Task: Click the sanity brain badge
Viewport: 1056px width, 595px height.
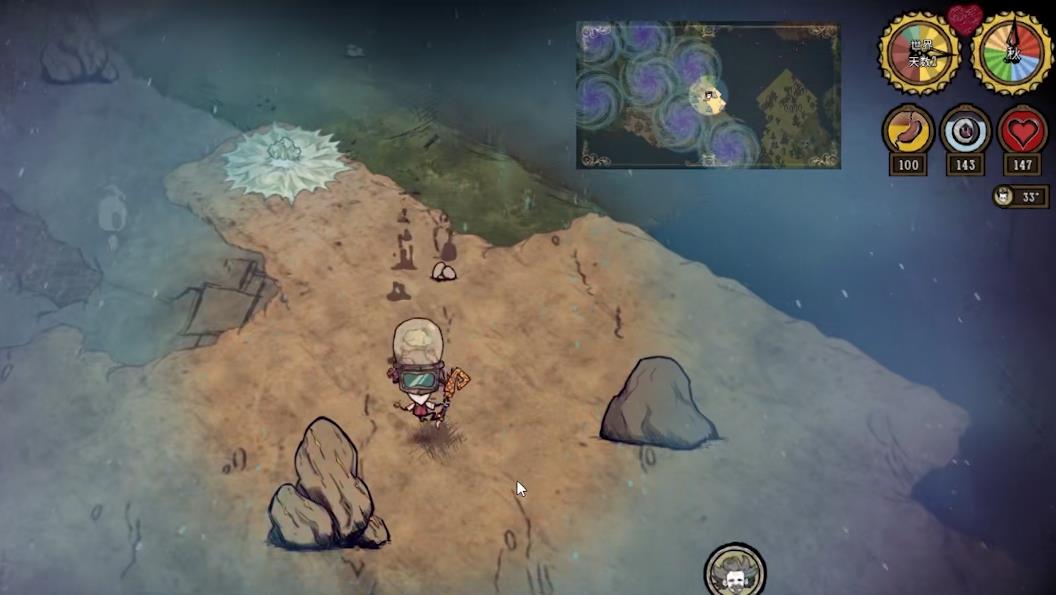Action: (x=965, y=131)
